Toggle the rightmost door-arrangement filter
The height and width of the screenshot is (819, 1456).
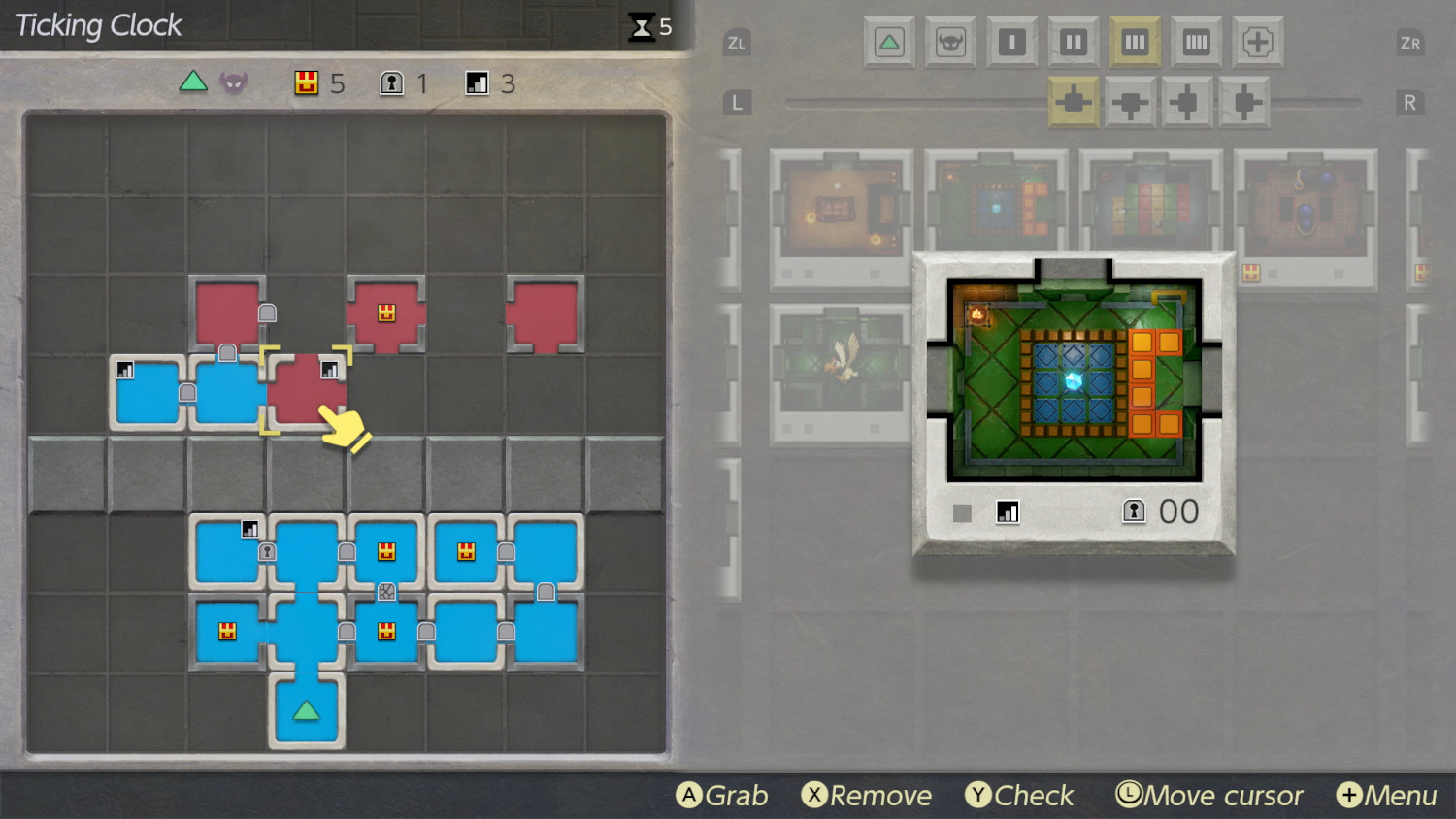[1242, 101]
